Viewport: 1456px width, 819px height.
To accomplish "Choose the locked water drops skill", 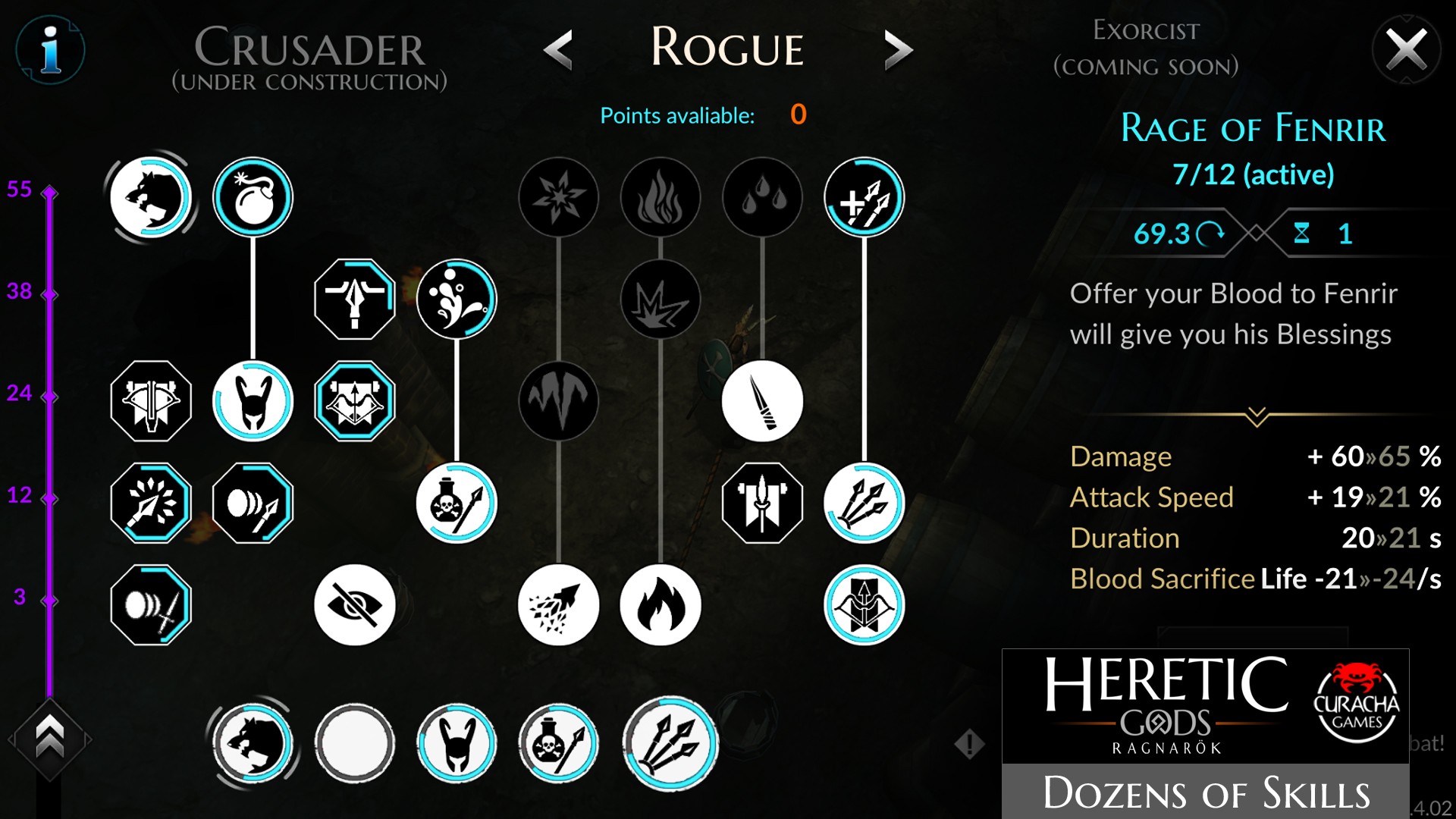I will click(762, 197).
